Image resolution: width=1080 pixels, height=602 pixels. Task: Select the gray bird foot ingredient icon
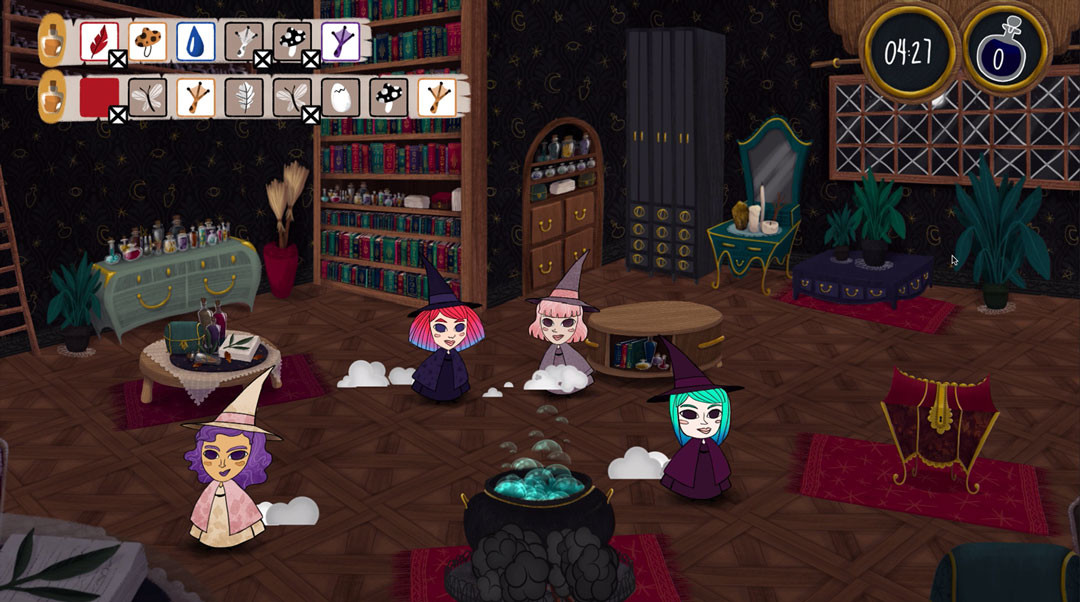coord(244,42)
